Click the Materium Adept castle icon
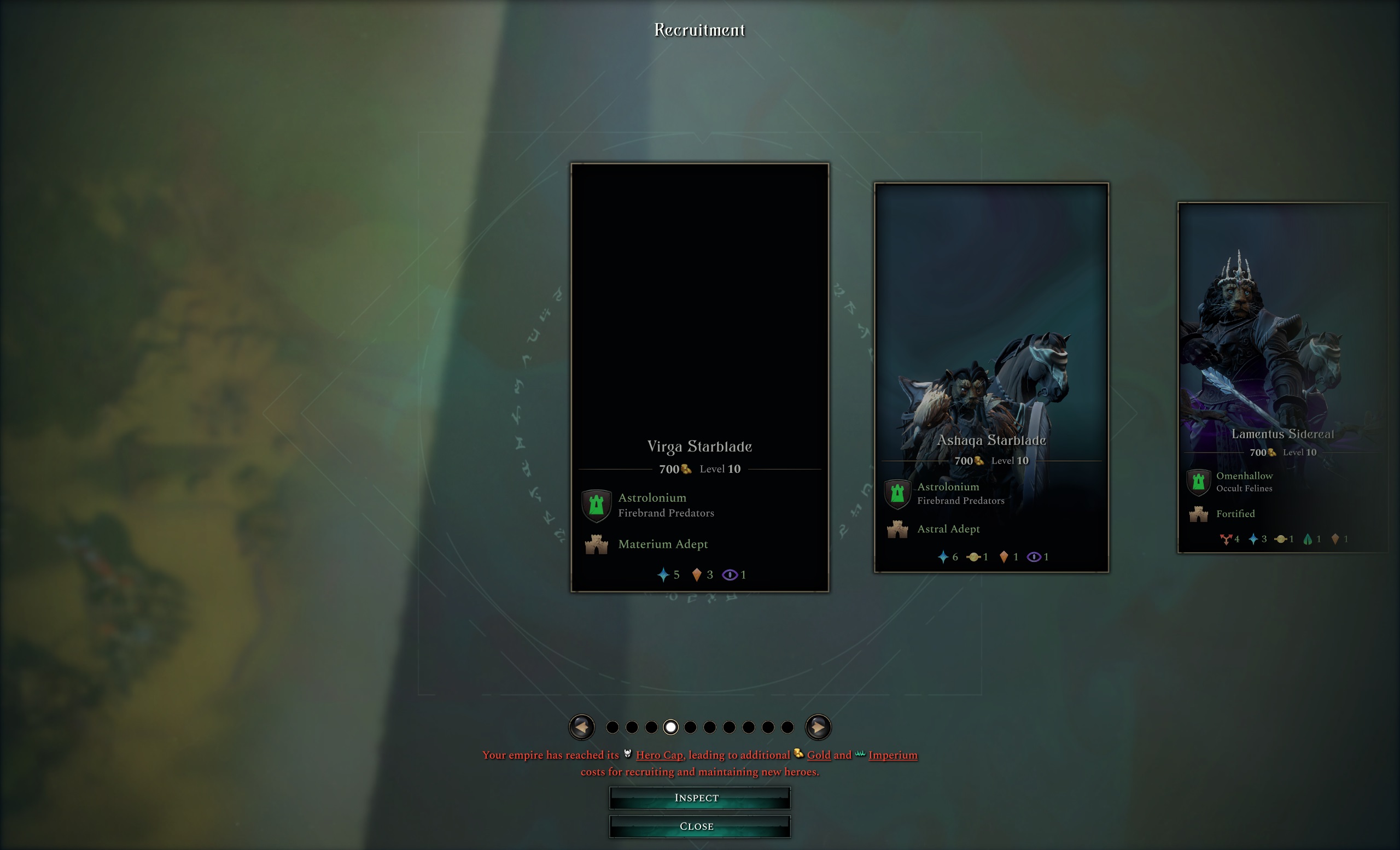Screen dimensions: 1400x850 [597, 544]
